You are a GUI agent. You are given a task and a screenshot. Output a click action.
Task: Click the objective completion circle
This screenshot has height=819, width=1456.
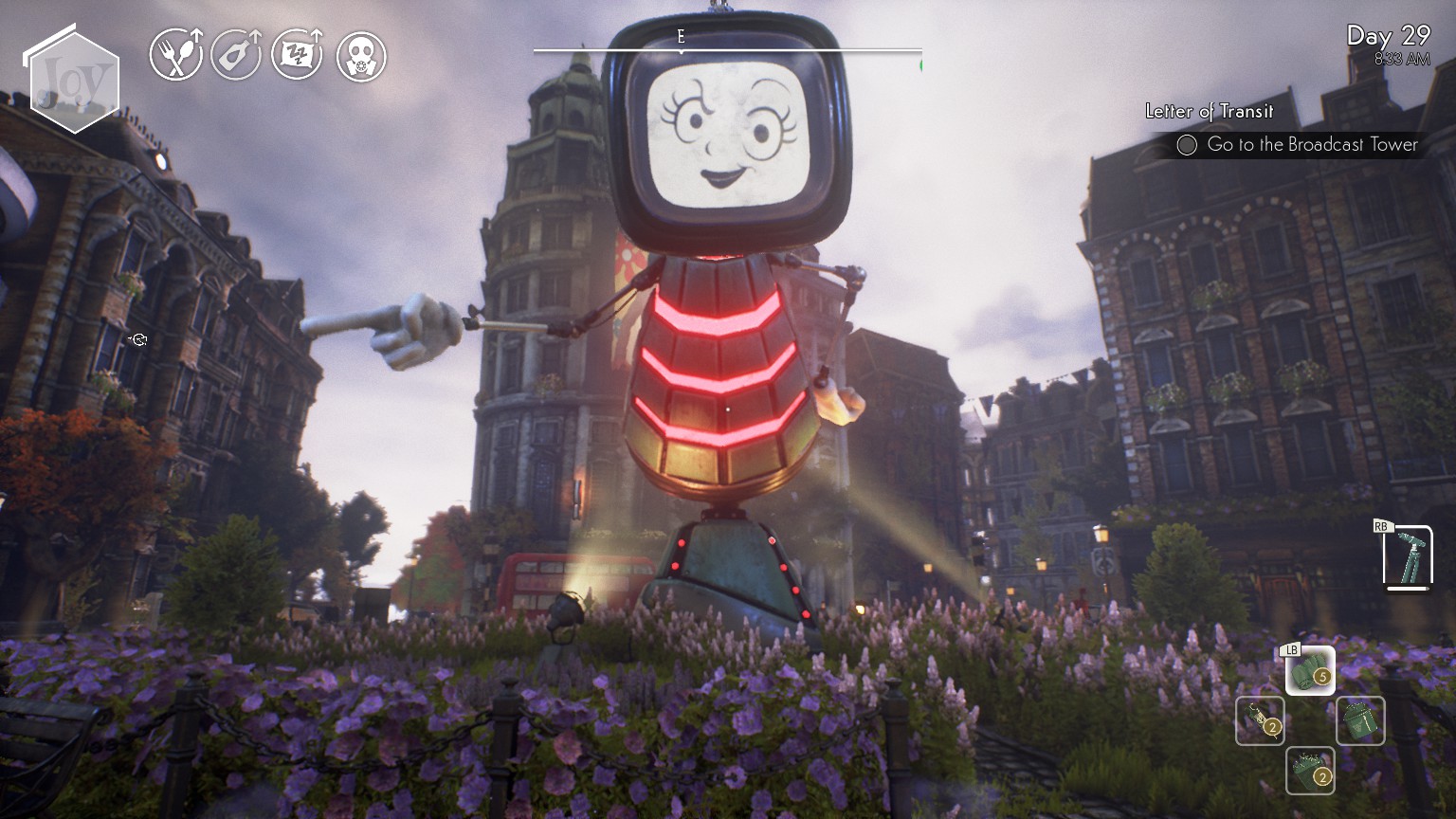pos(1187,145)
